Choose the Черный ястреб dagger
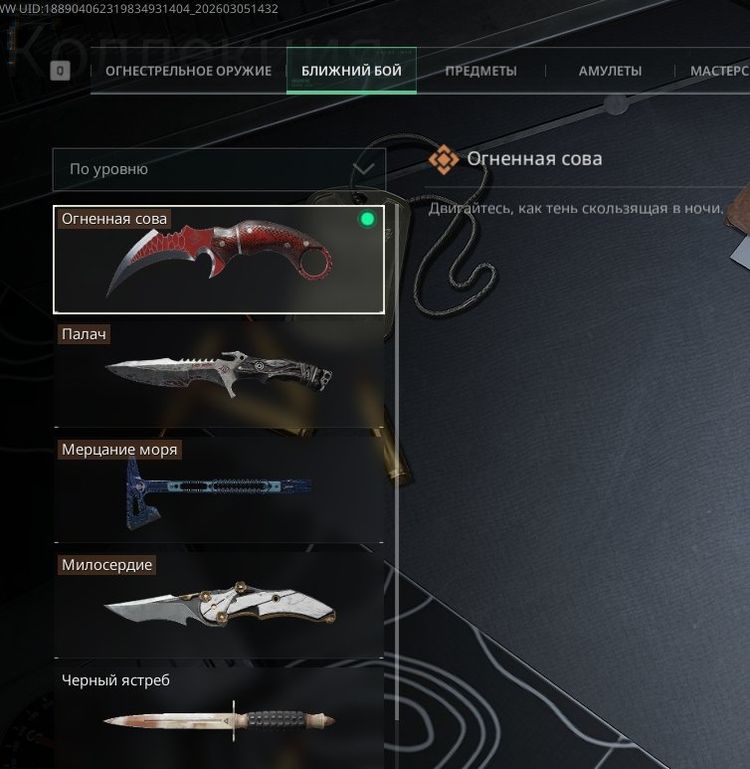This screenshot has width=750, height=769. pyautogui.click(x=219, y=717)
